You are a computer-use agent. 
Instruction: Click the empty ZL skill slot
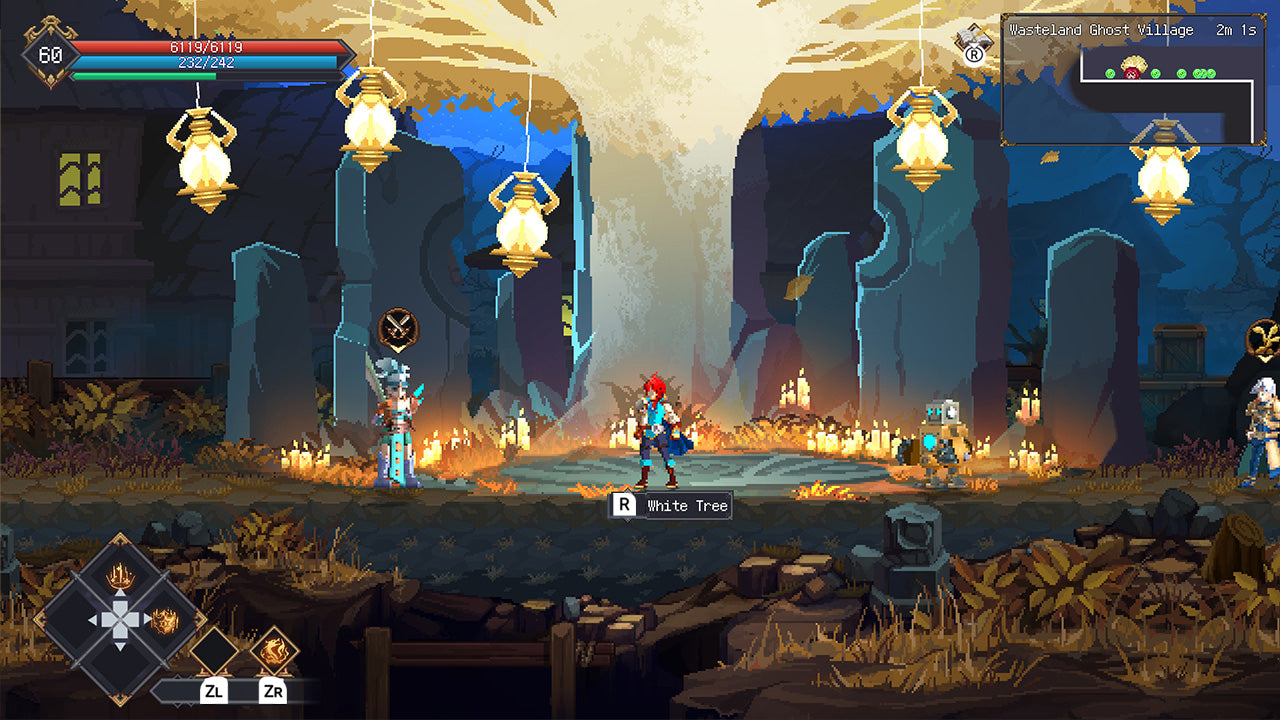coord(216,650)
